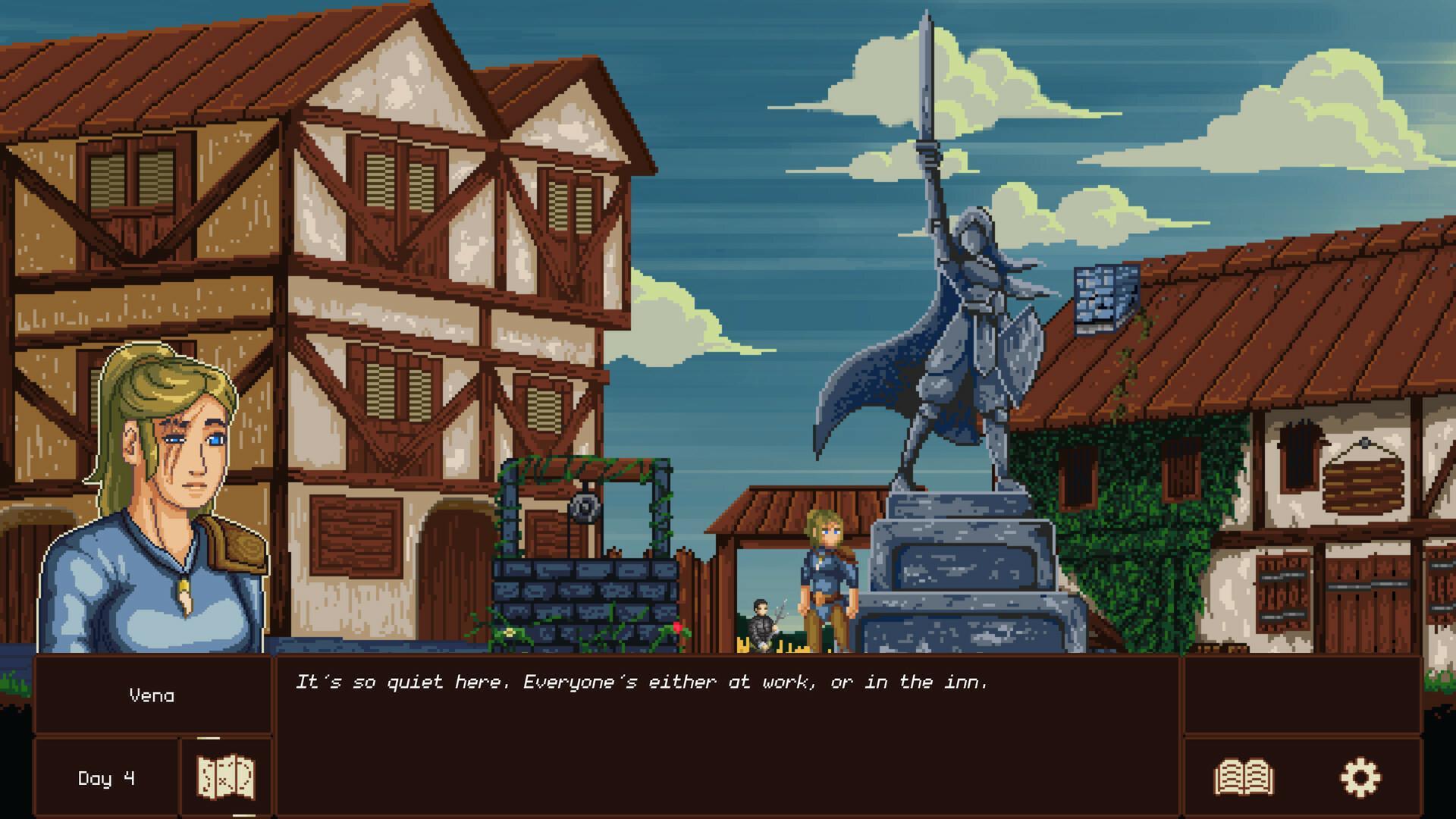Click the Day 4 indicator panel

(106, 776)
